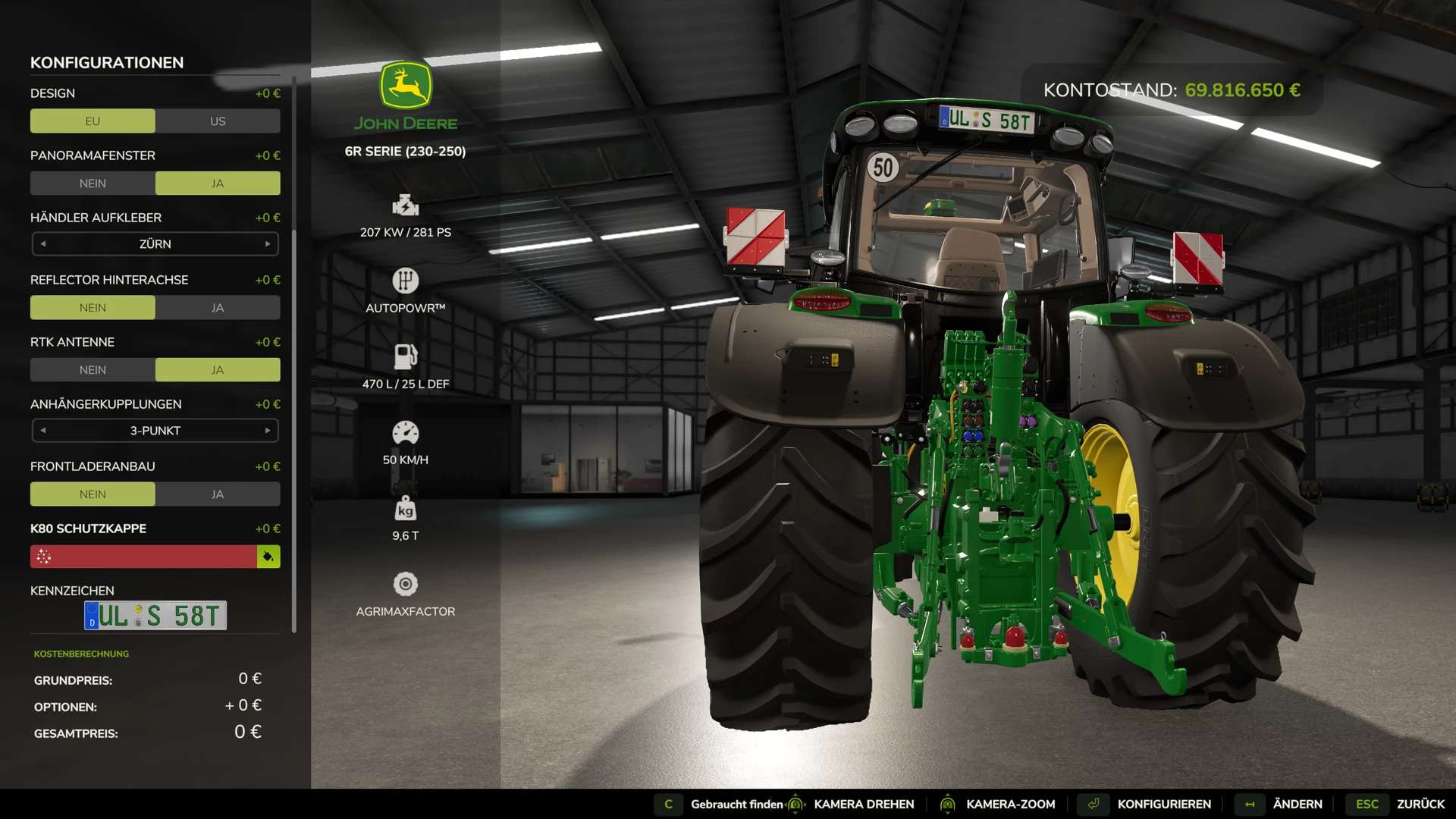Cycle Anhängerkupplungen to the previous option
Image resolution: width=1456 pixels, height=819 pixels.
click(43, 431)
